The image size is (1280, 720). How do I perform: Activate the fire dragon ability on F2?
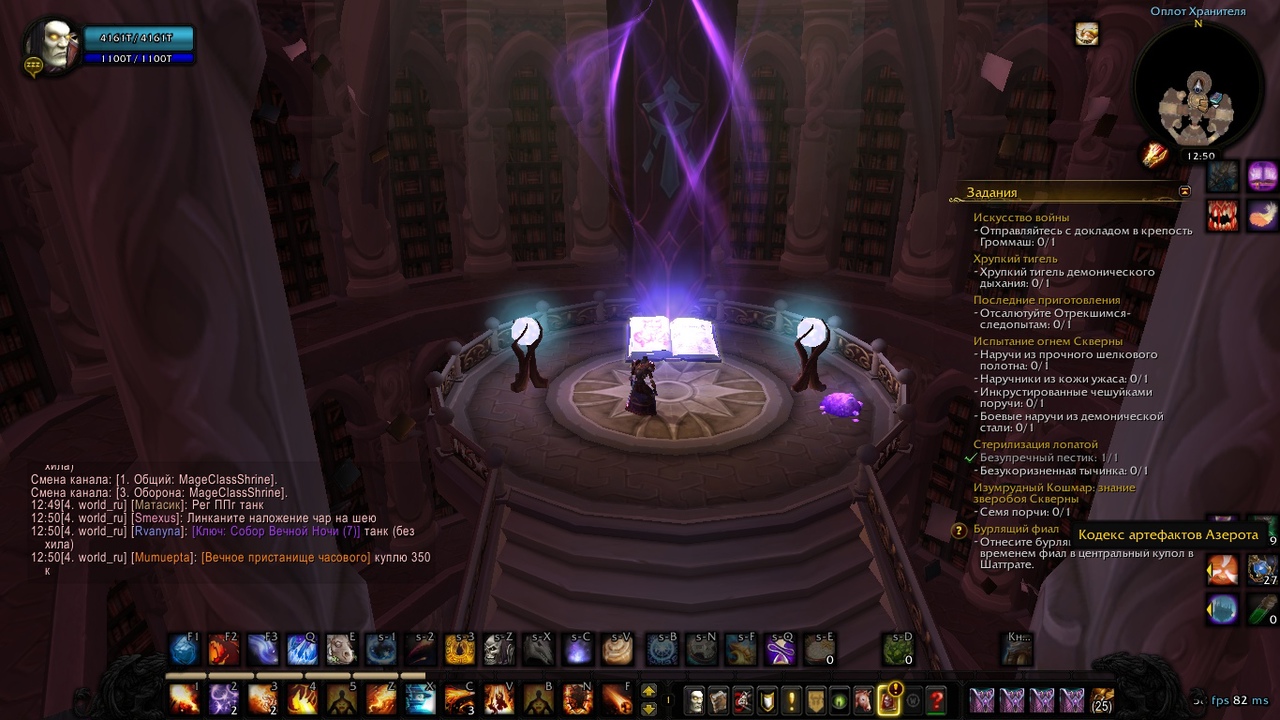(223, 650)
